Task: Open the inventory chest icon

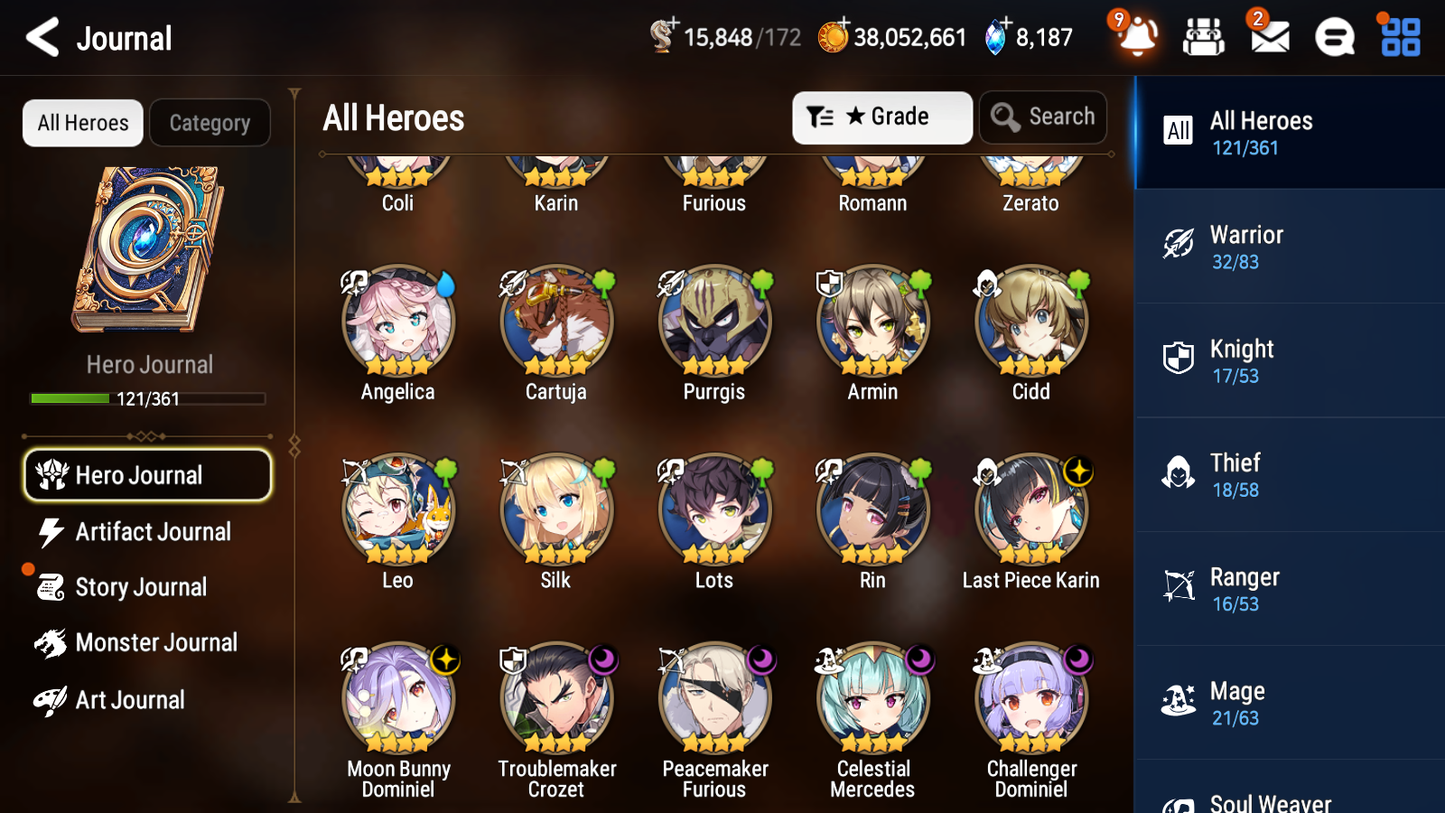Action: click(x=1202, y=37)
